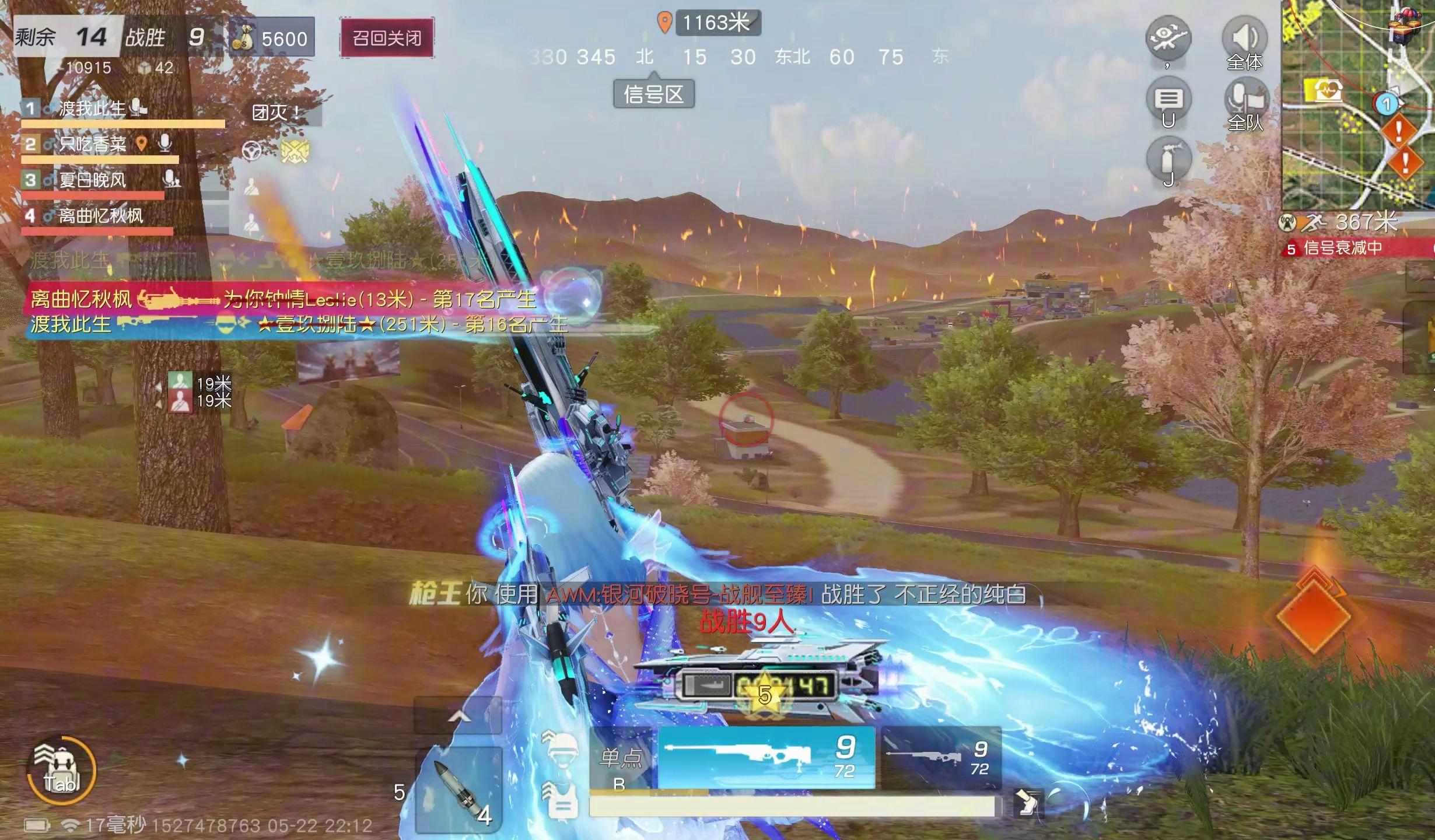Click the 召回关闭 recall button
This screenshot has height=840, width=1435.
[x=387, y=38]
